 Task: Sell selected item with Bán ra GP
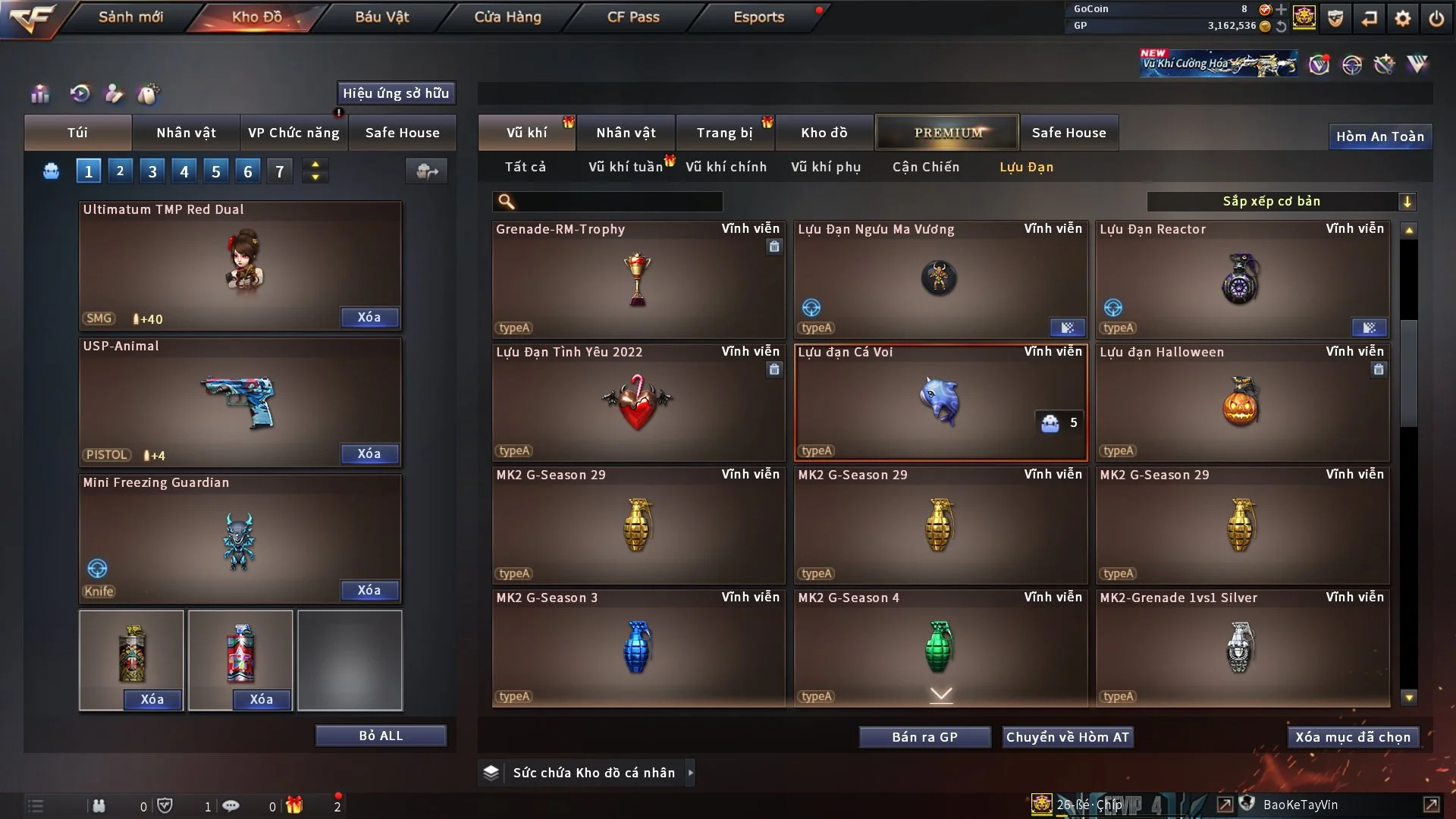[x=924, y=737]
